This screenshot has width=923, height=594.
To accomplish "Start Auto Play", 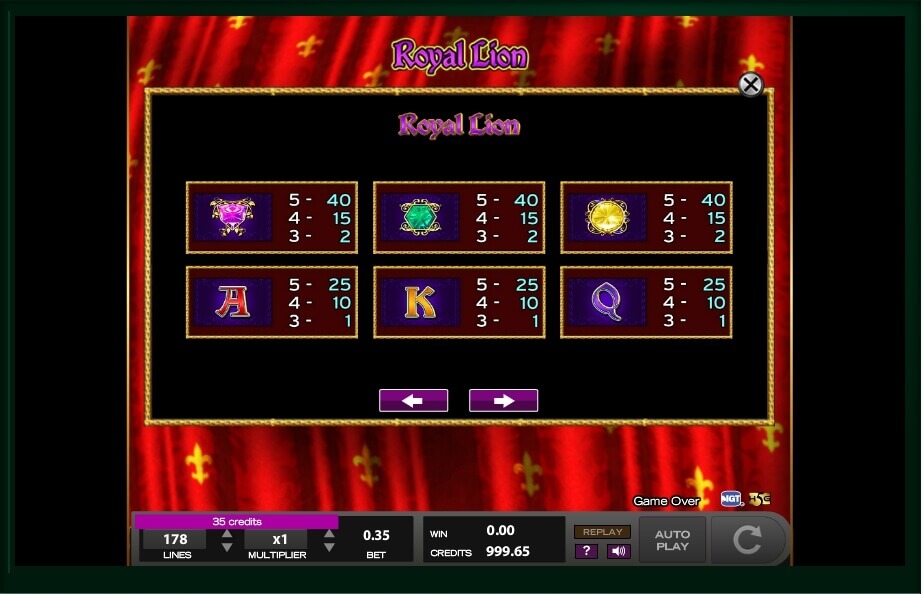I will 672,540.
